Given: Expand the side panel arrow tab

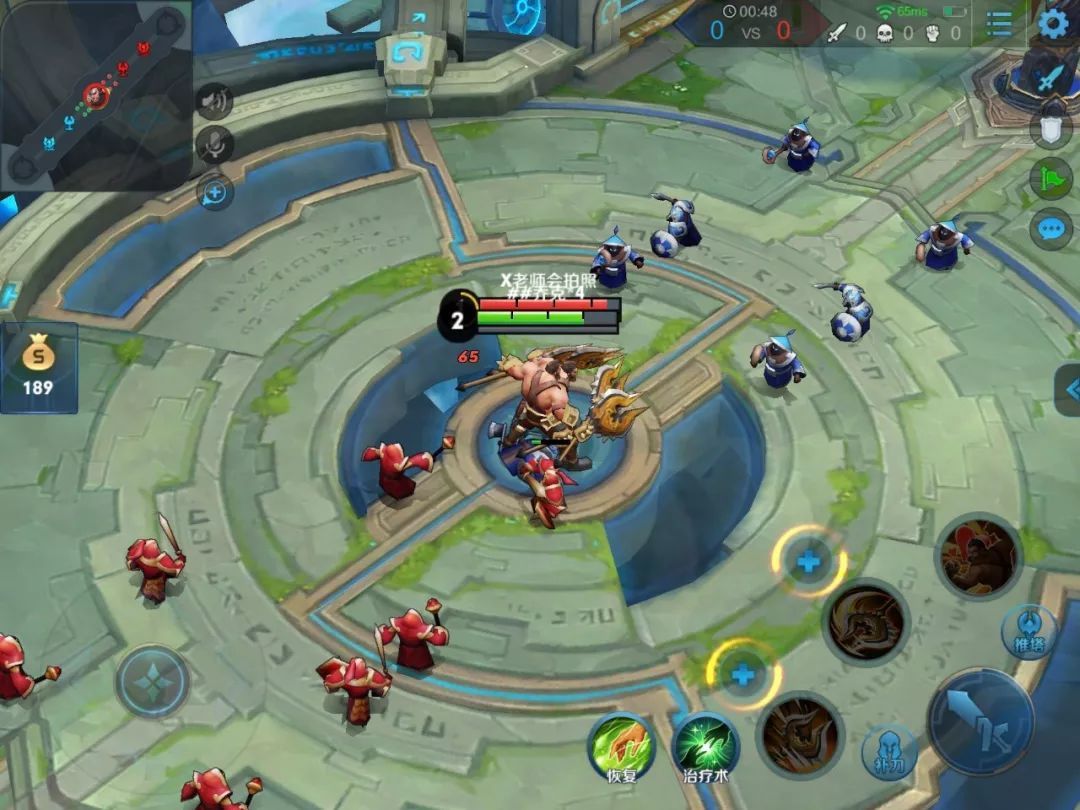Looking at the screenshot, I should (x=1068, y=390).
